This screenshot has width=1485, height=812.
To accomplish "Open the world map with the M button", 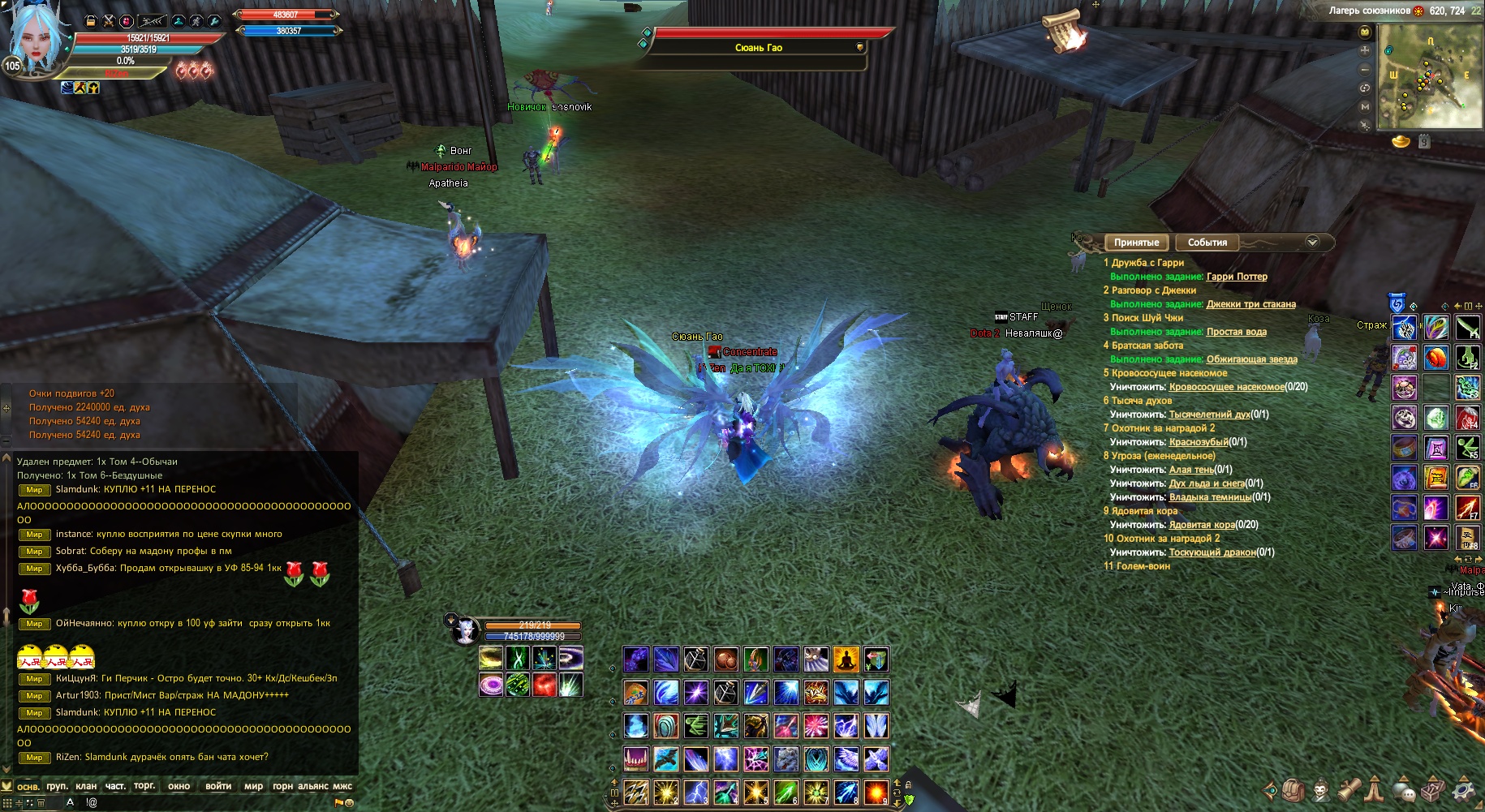I will (x=1365, y=106).
